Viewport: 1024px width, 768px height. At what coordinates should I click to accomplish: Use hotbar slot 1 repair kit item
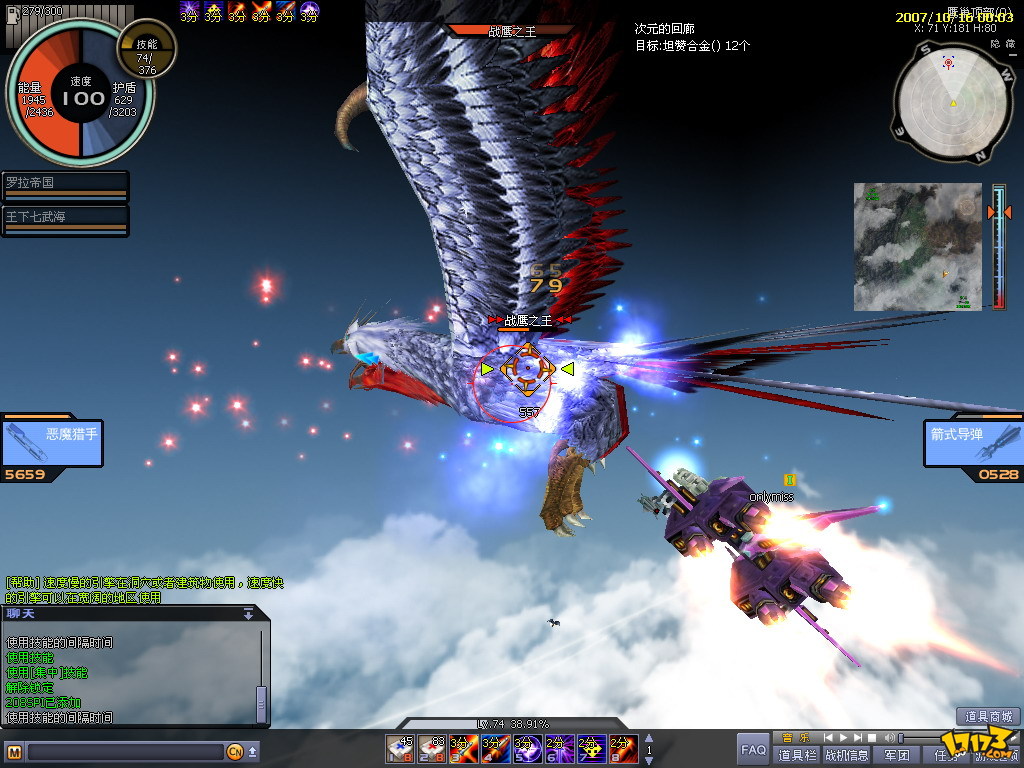click(401, 748)
